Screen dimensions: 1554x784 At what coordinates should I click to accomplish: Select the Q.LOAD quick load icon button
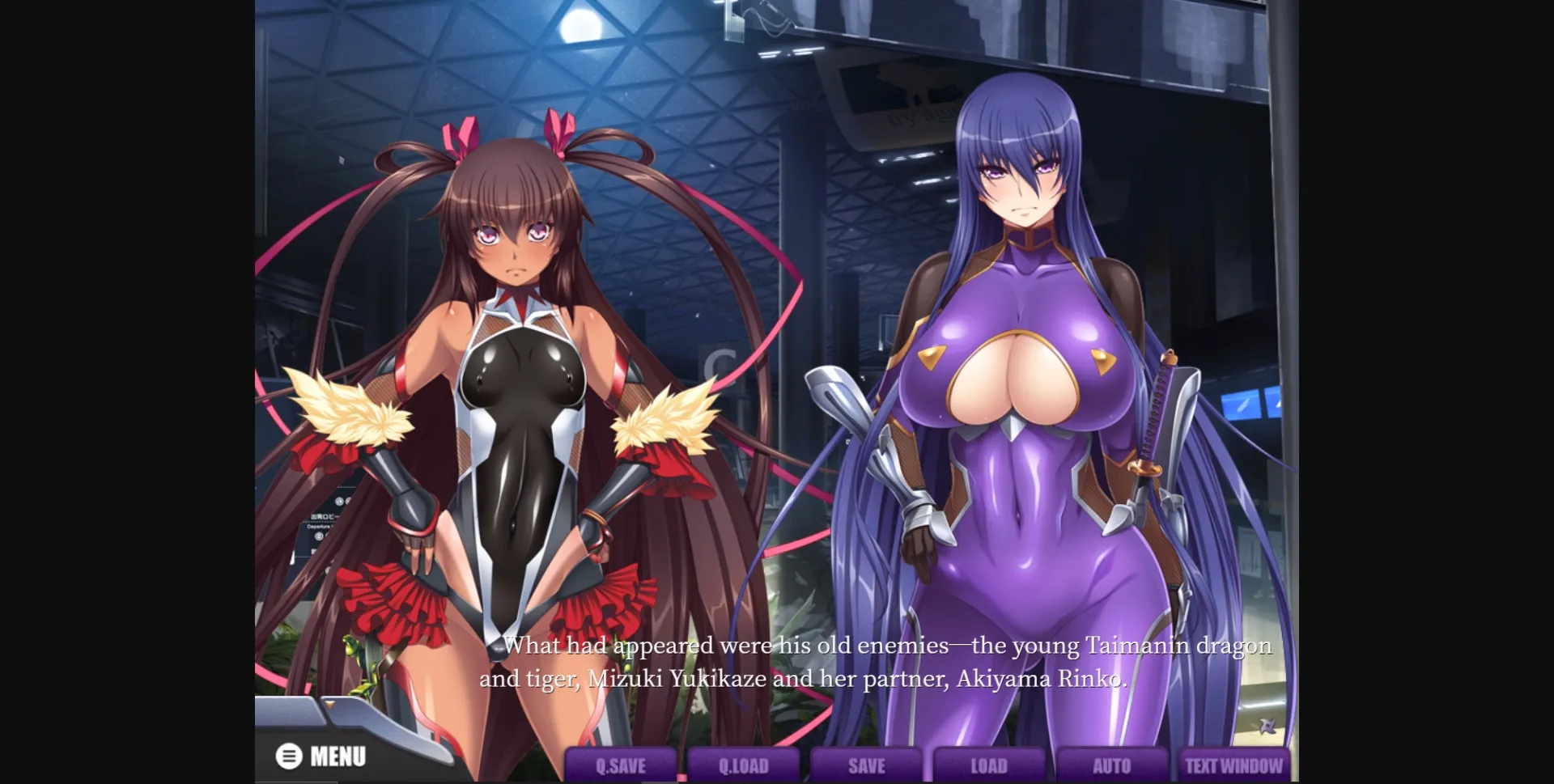pos(744,764)
